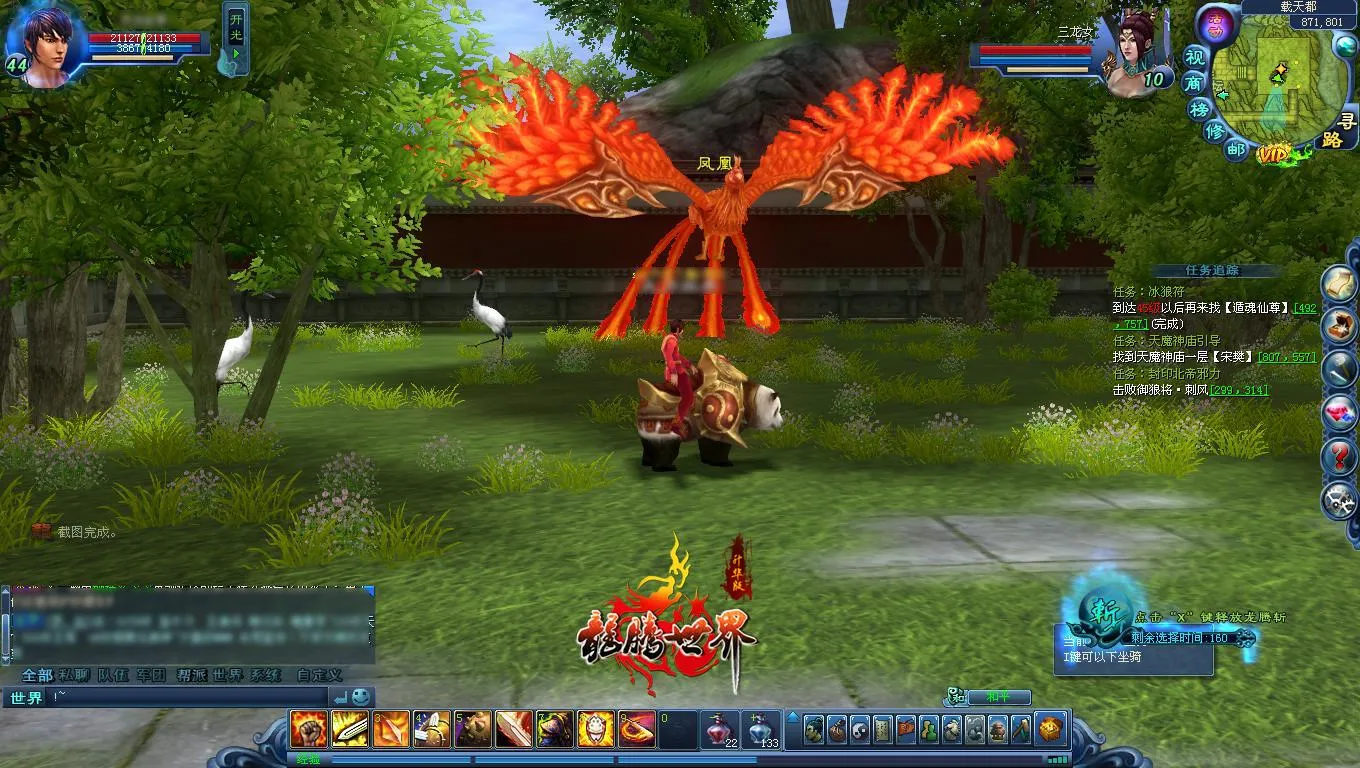This screenshot has height=768, width=1360.
Task: Open the treasure chest icon on the menu bar
Action: (1050, 730)
